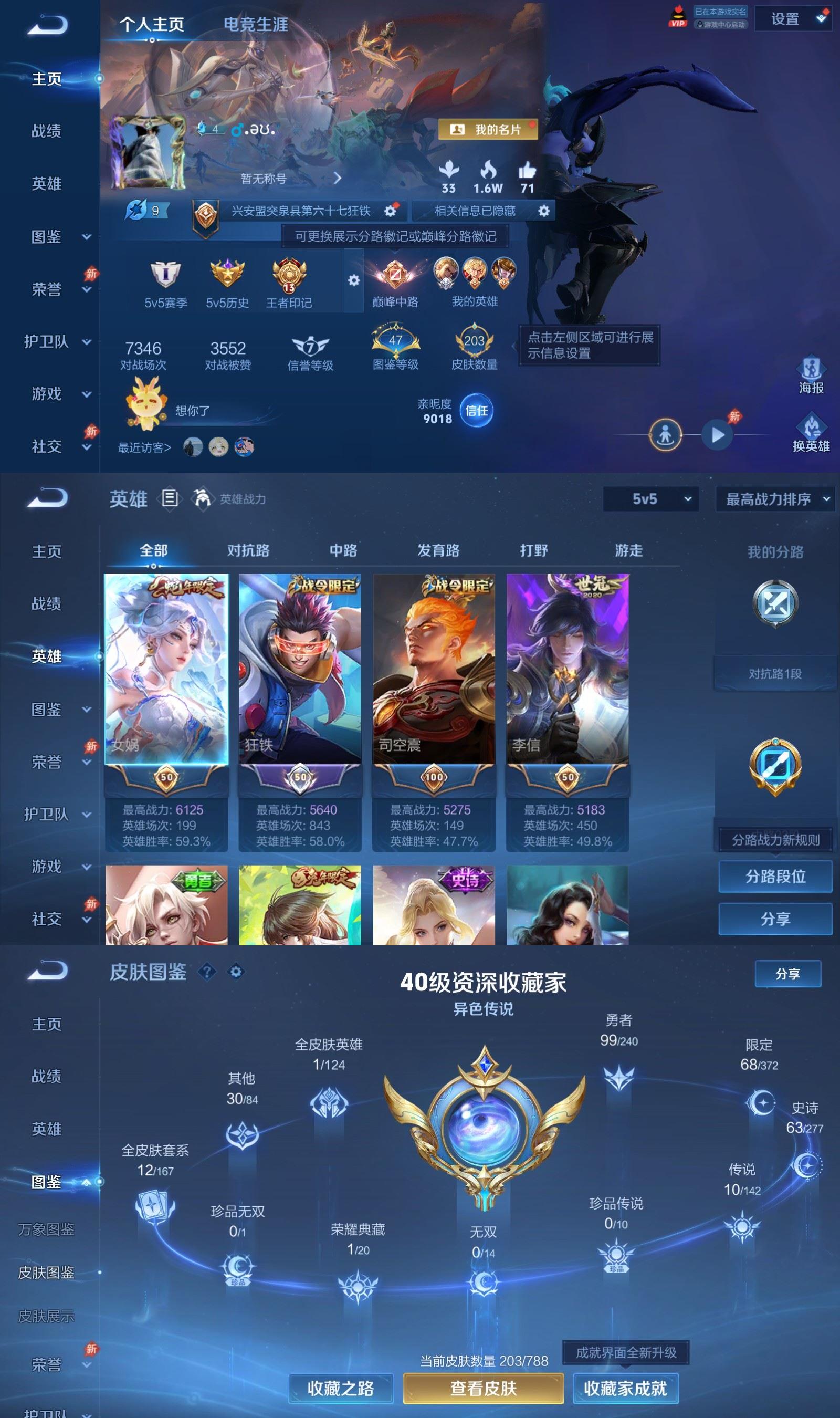Click the gear beside 兴安盟 title badge
This screenshot has height=1418, width=840.
pos(390,211)
